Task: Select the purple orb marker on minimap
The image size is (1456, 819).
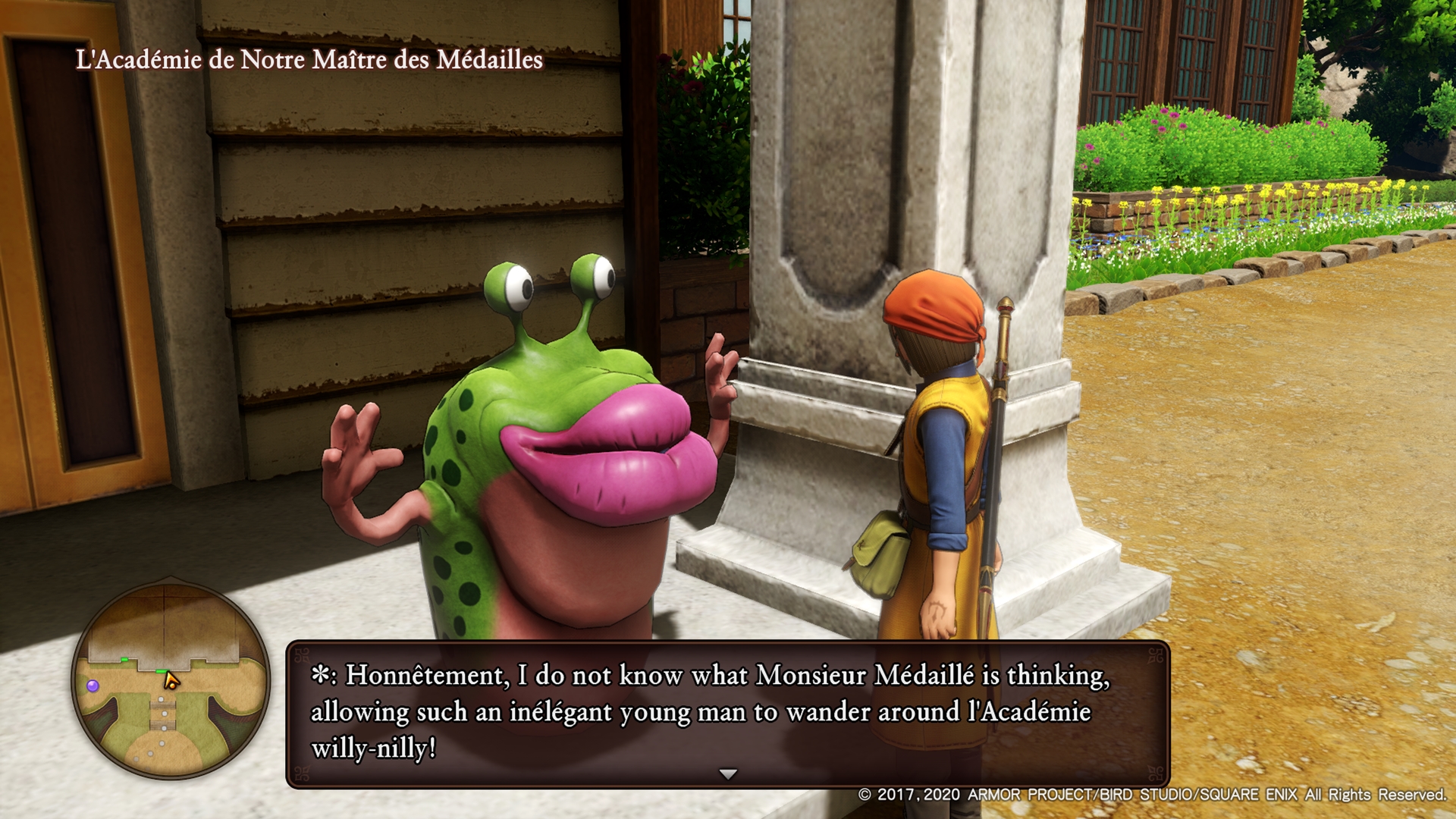Action: 93,686
